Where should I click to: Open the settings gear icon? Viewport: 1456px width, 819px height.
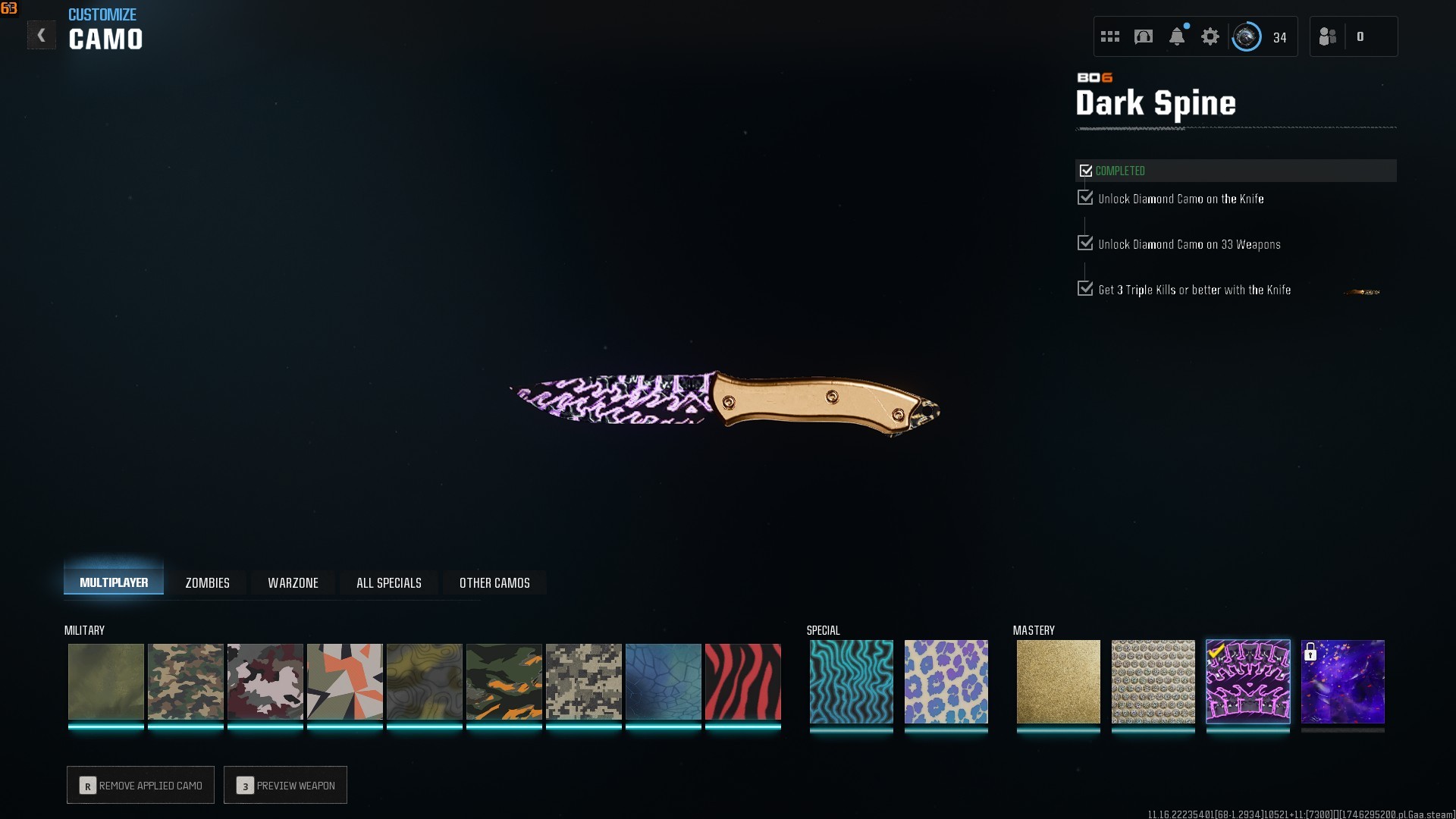pyautogui.click(x=1210, y=36)
